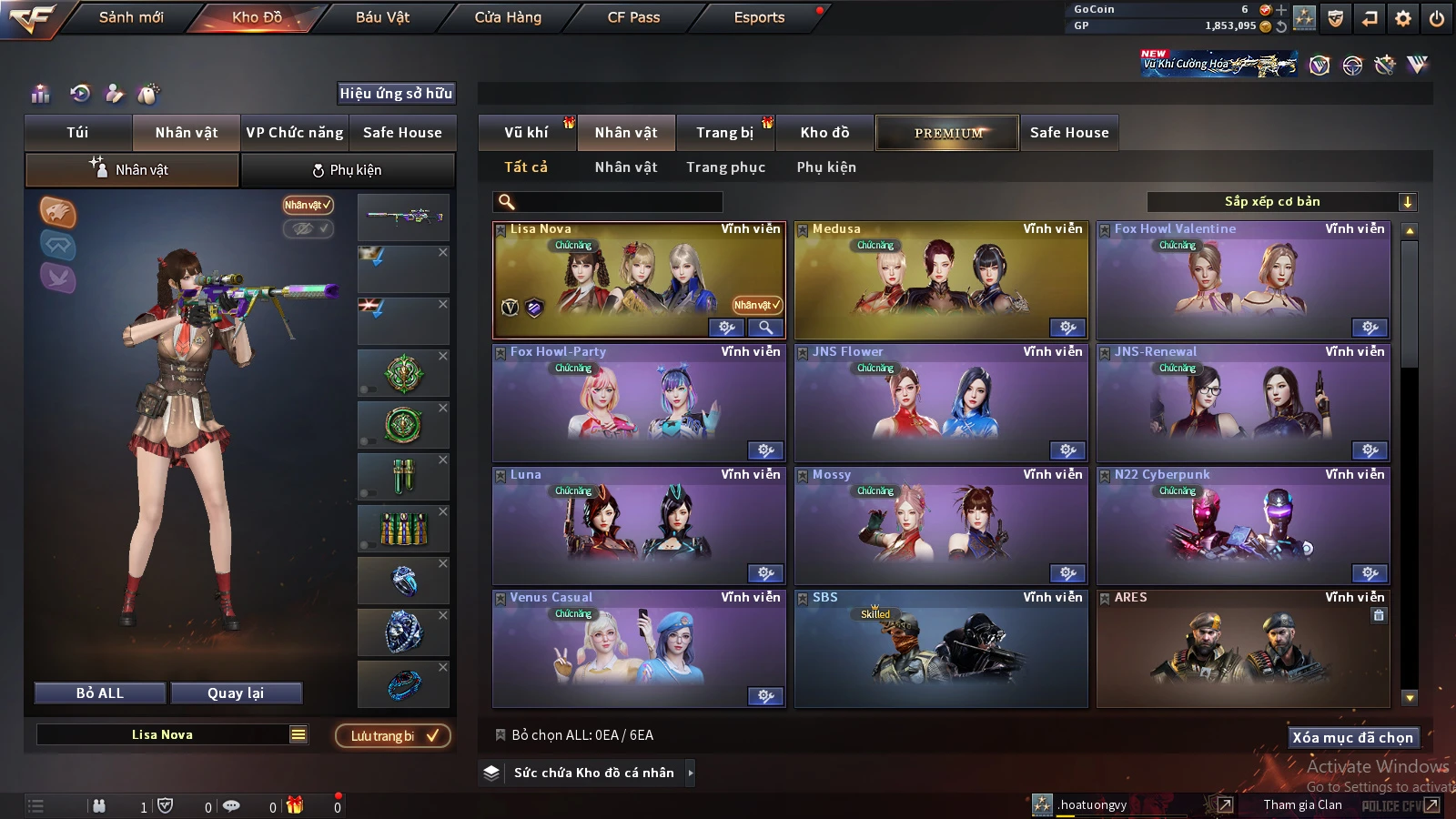This screenshot has width=1456, height=819.
Task: Open the PREMIUM tab
Action: coord(947,133)
